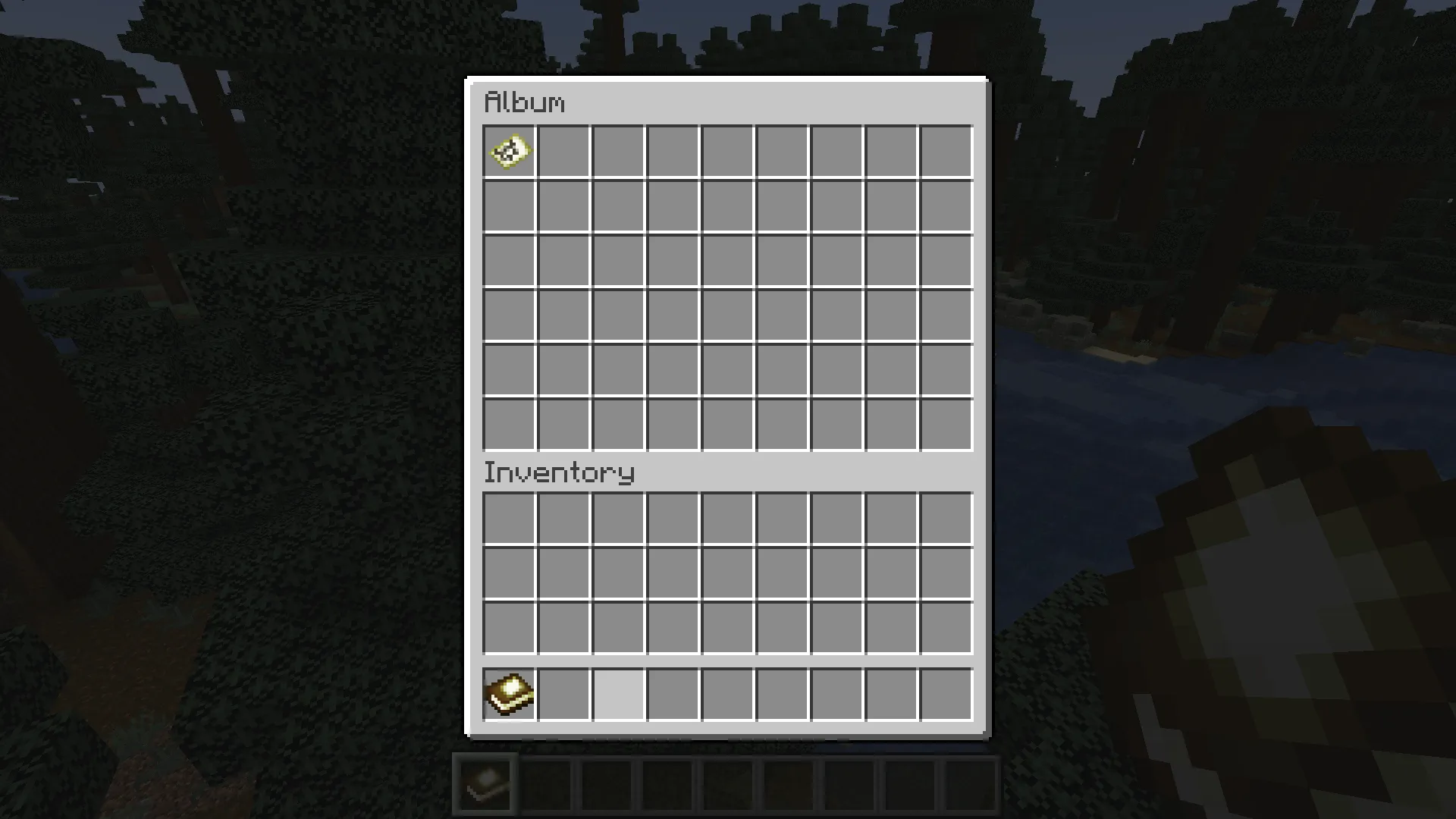Screen dimensions: 1456x819
Task: Click the bottom-right slot of the Album grid
Action: tap(946, 425)
